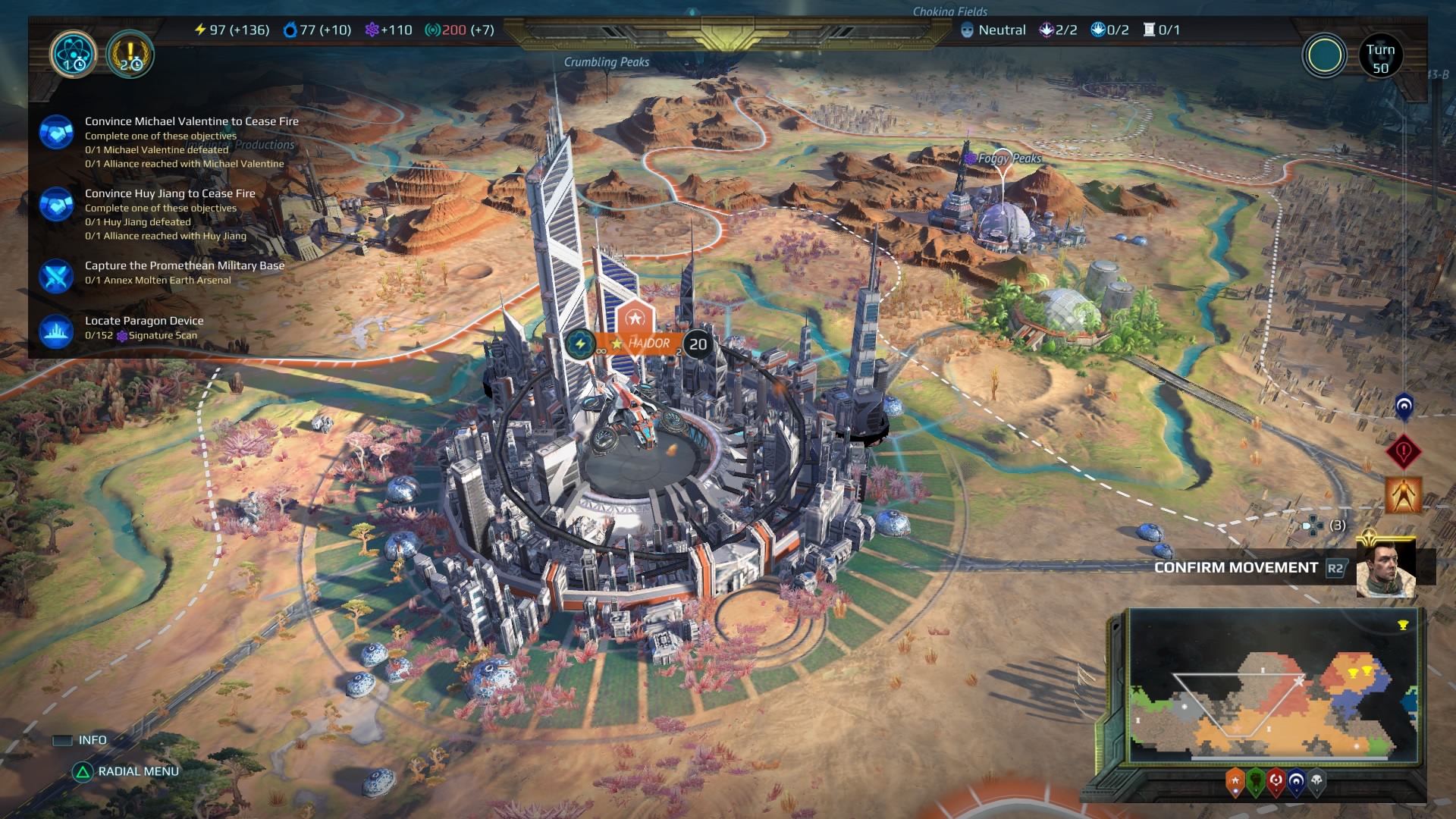Select the orange star faction badge

coord(1235,781)
